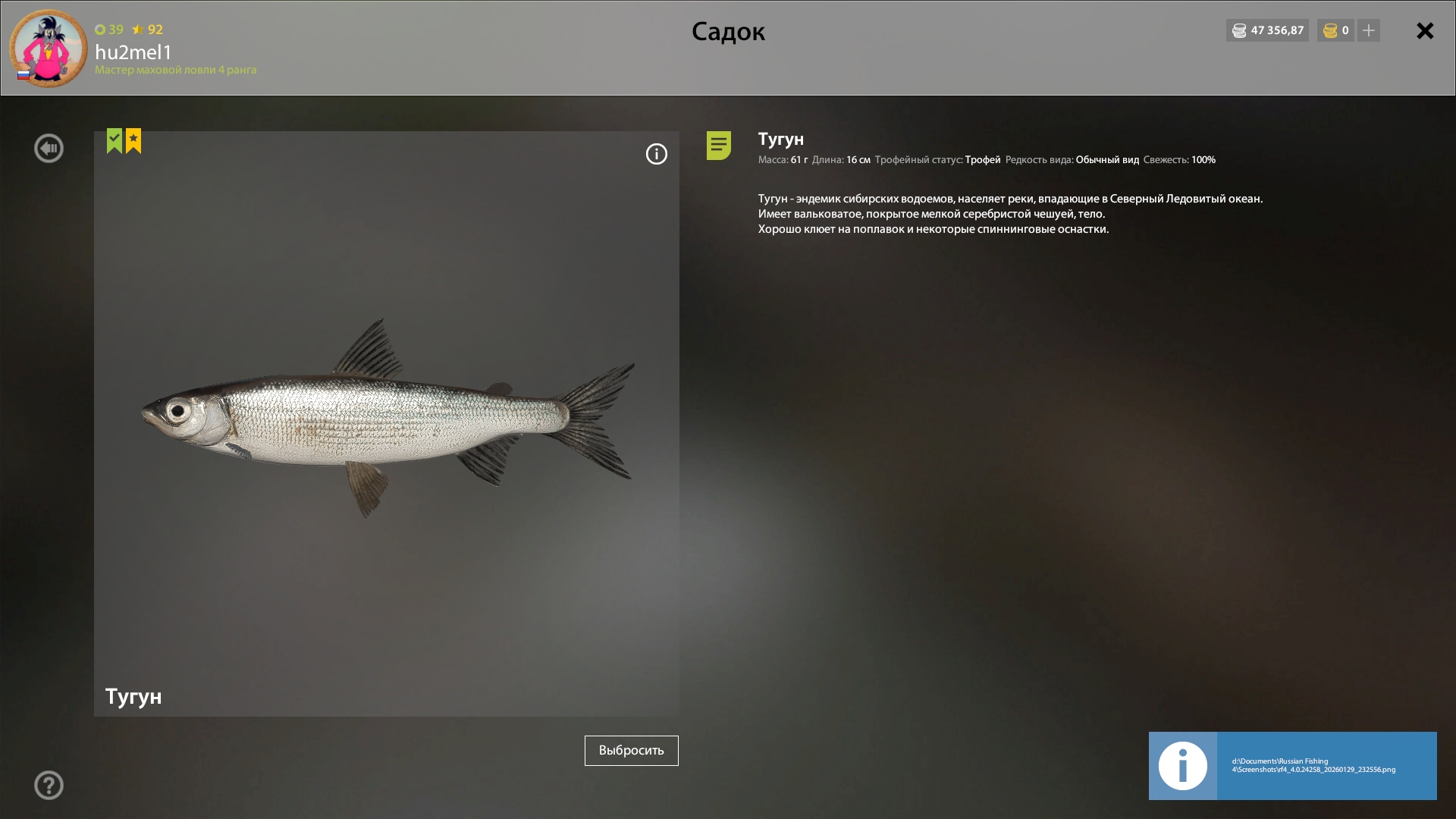1456x819 pixels.
Task: Click the silver coins balance 47 356,87
Action: [1267, 31]
